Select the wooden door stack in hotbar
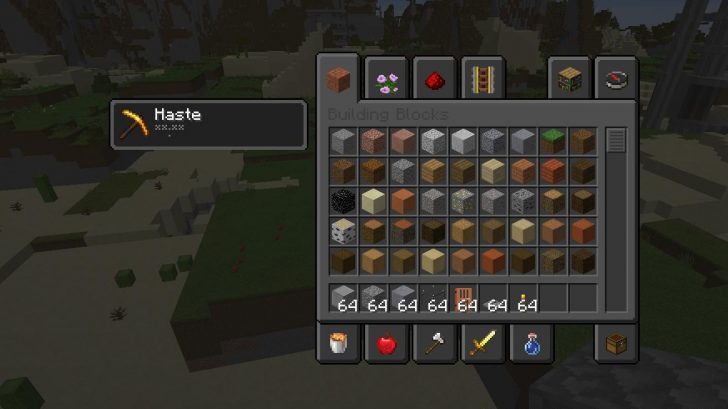The image size is (728, 409). click(463, 297)
